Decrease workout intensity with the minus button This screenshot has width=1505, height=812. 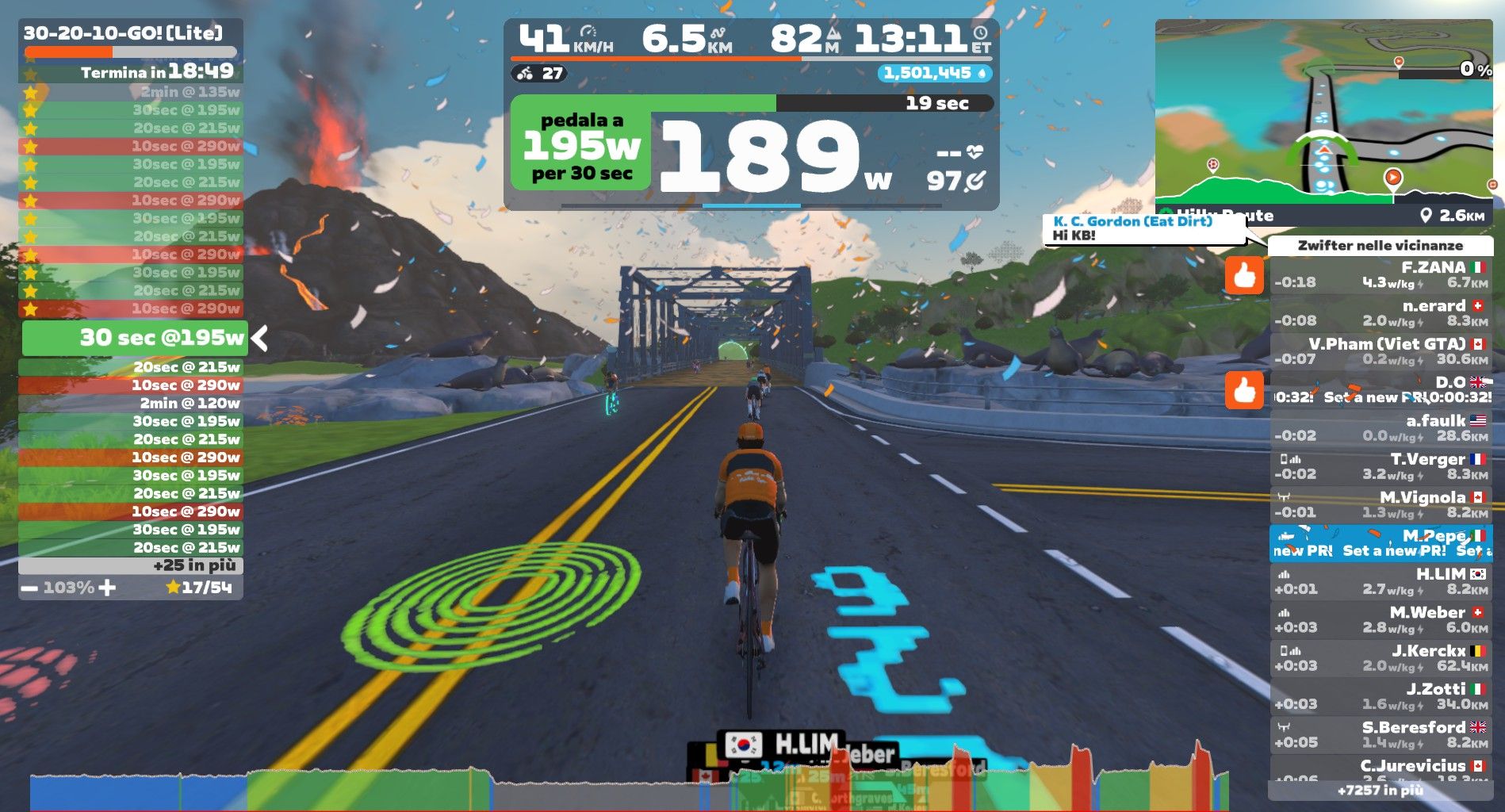pos(29,588)
